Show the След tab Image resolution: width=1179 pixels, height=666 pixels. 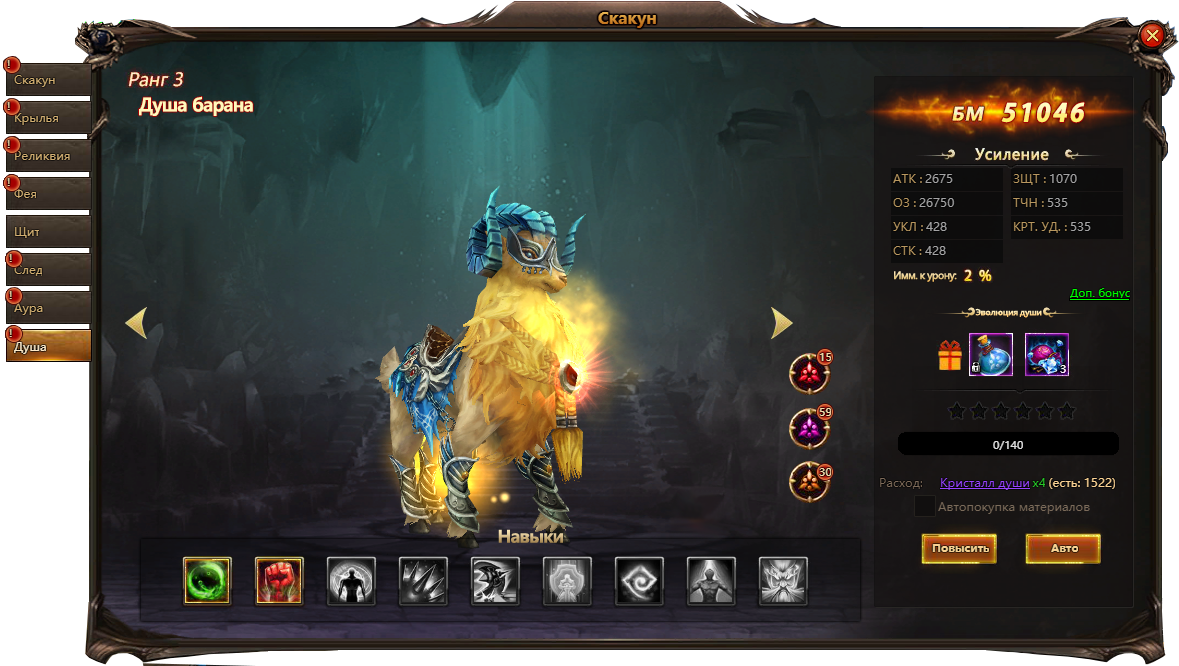pos(48,270)
